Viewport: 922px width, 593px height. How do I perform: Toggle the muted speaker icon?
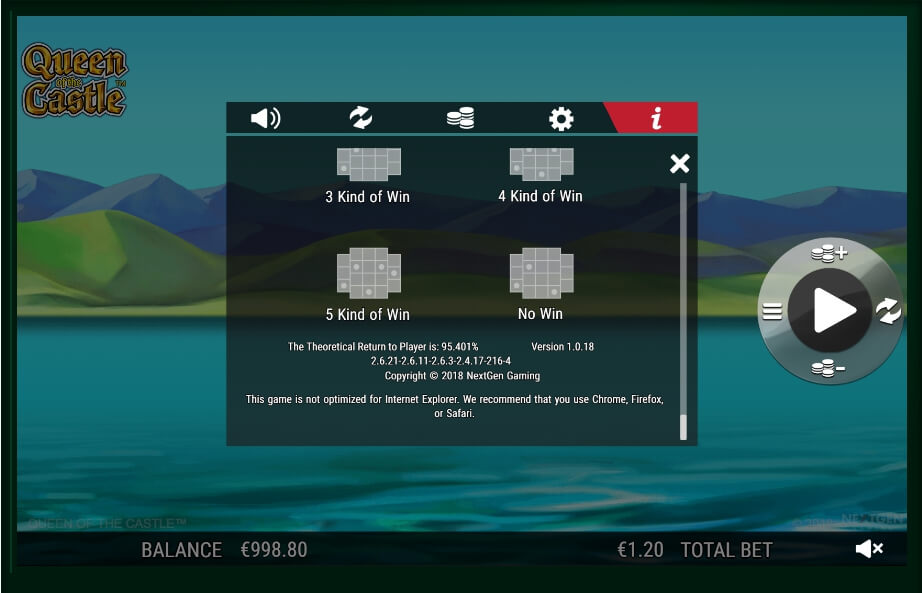pos(869,549)
